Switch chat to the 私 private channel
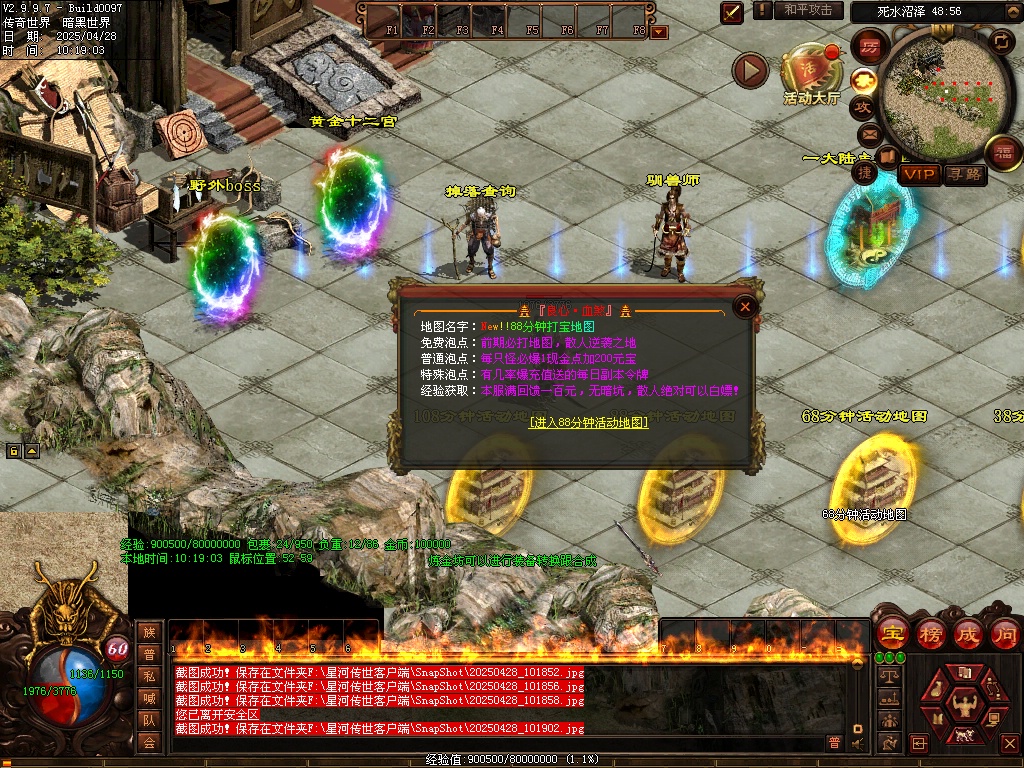This screenshot has height=768, width=1024. pyautogui.click(x=149, y=676)
